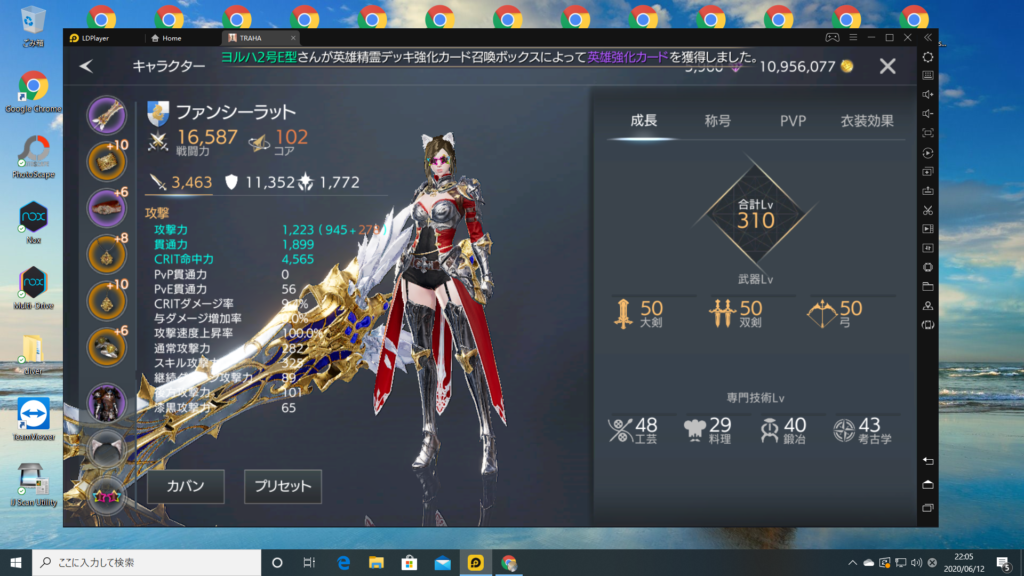View the attack stat sword icon

pos(158,181)
